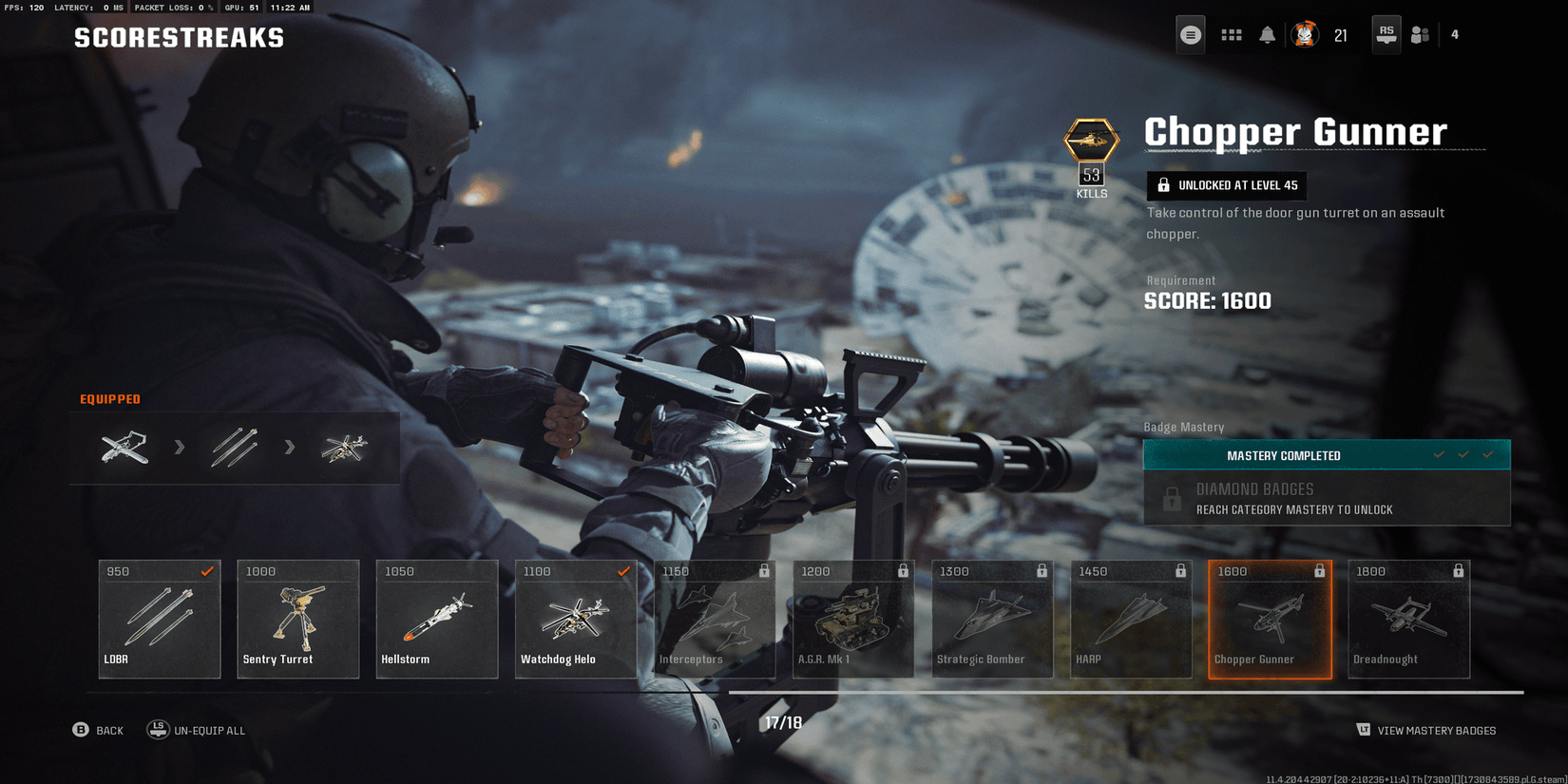Expand the grid apps menu at top
This screenshot has width=1568, height=784.
coord(1232,34)
